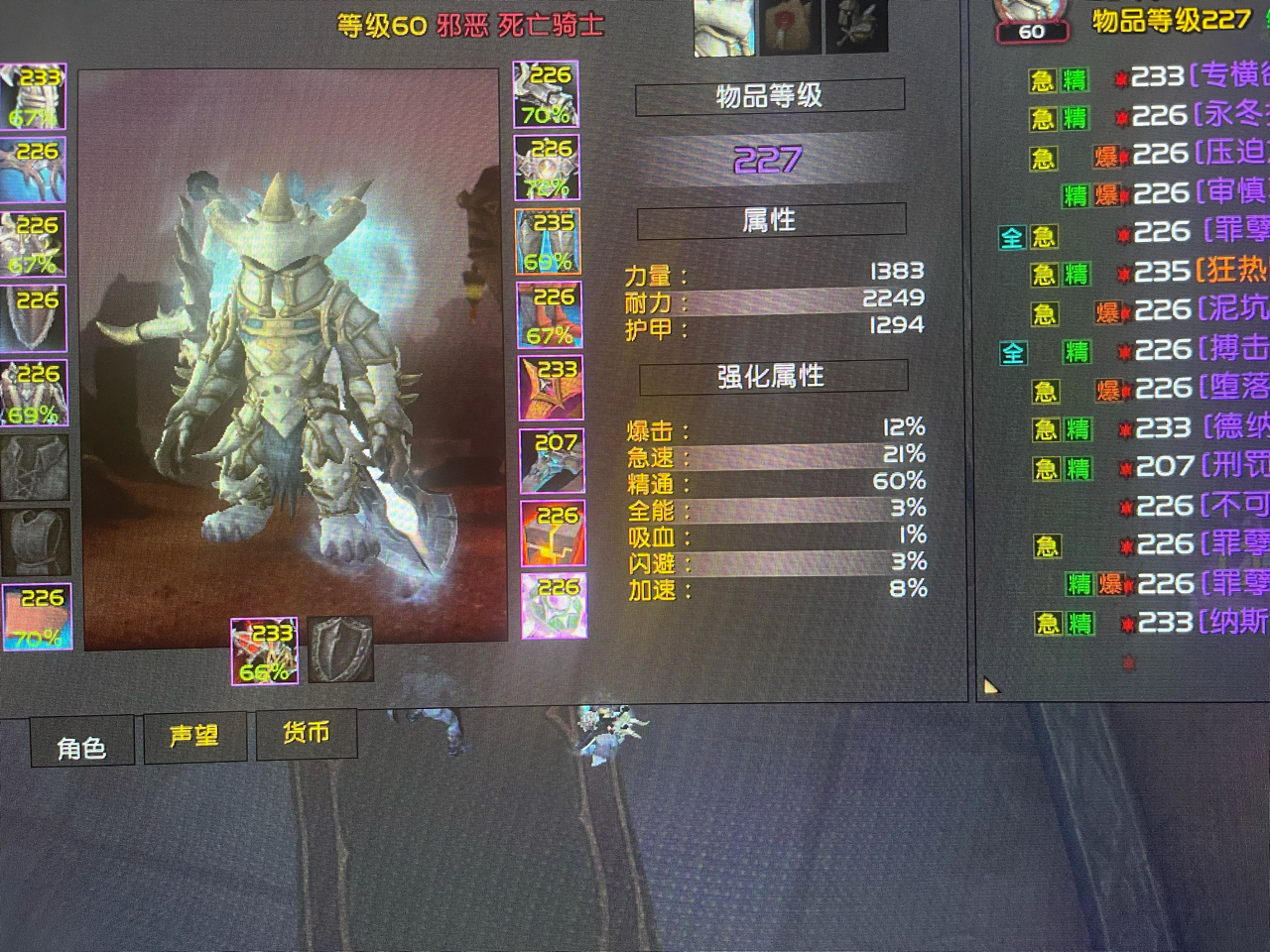Select the head slot item with 233 item level
The width and height of the screenshot is (1270, 952).
(x=35, y=94)
